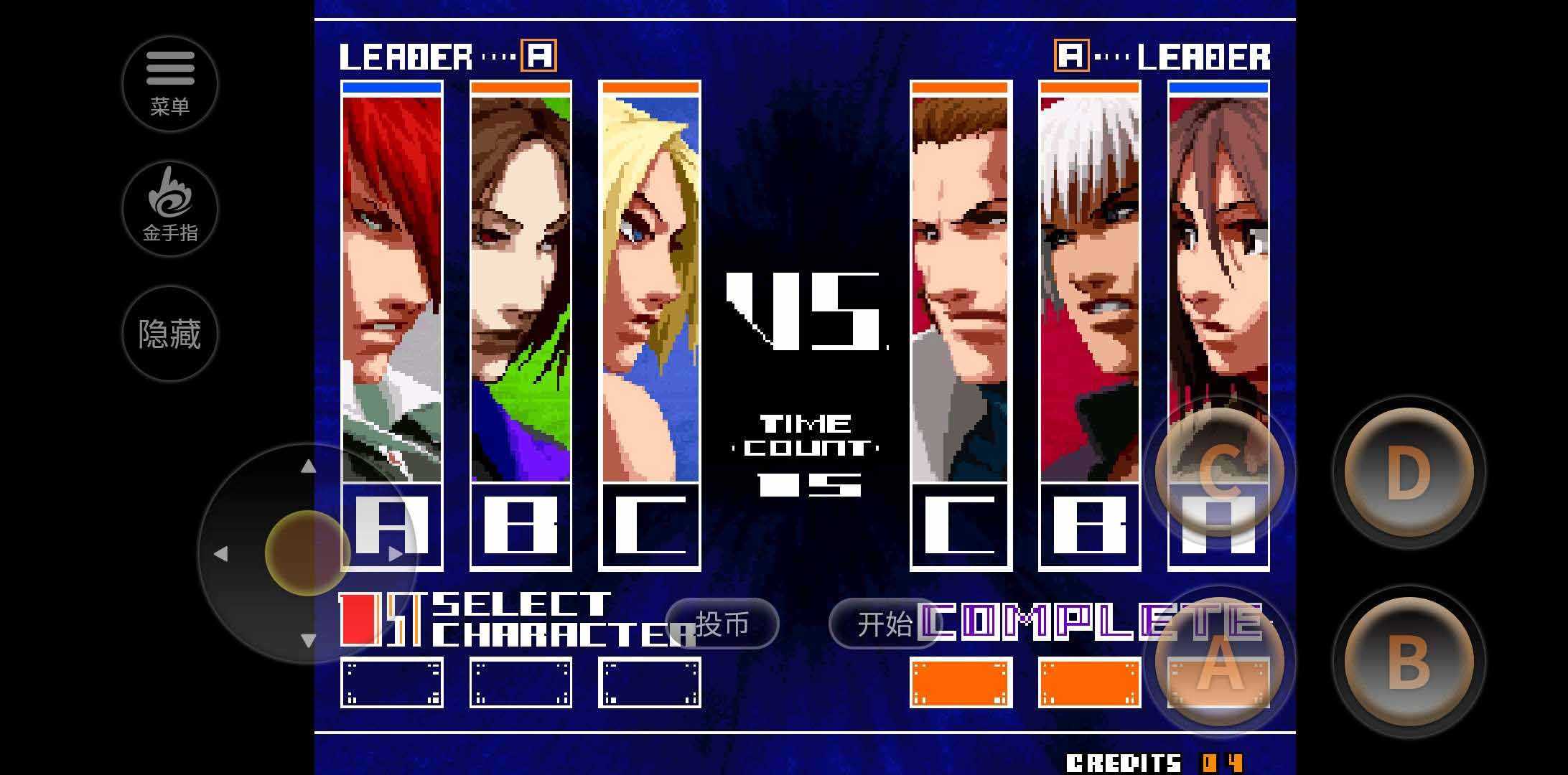This screenshot has width=1568, height=775.
Task: Open the 菜单 emulator menu
Action: pos(170,83)
